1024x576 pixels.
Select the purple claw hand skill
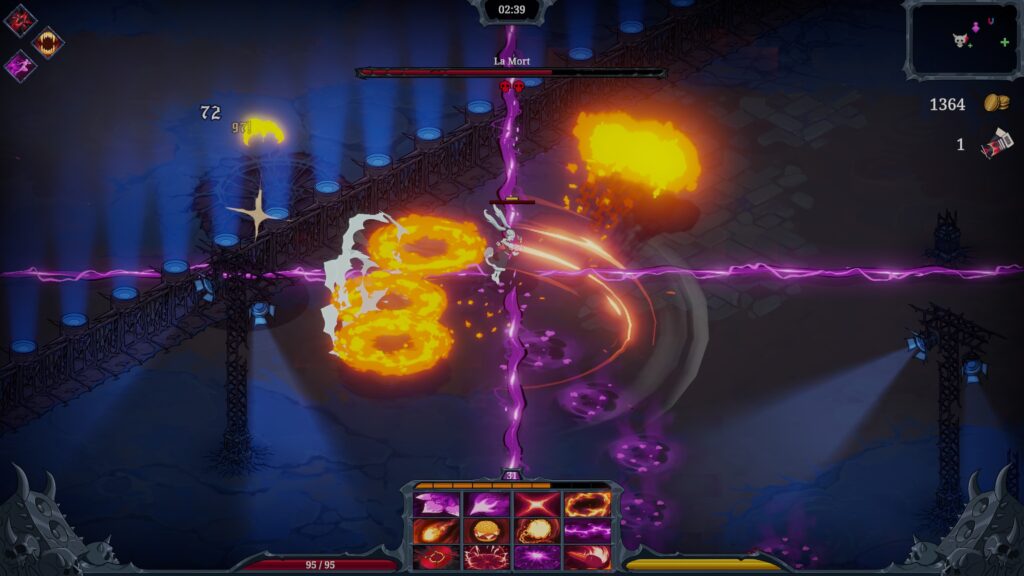[487, 504]
